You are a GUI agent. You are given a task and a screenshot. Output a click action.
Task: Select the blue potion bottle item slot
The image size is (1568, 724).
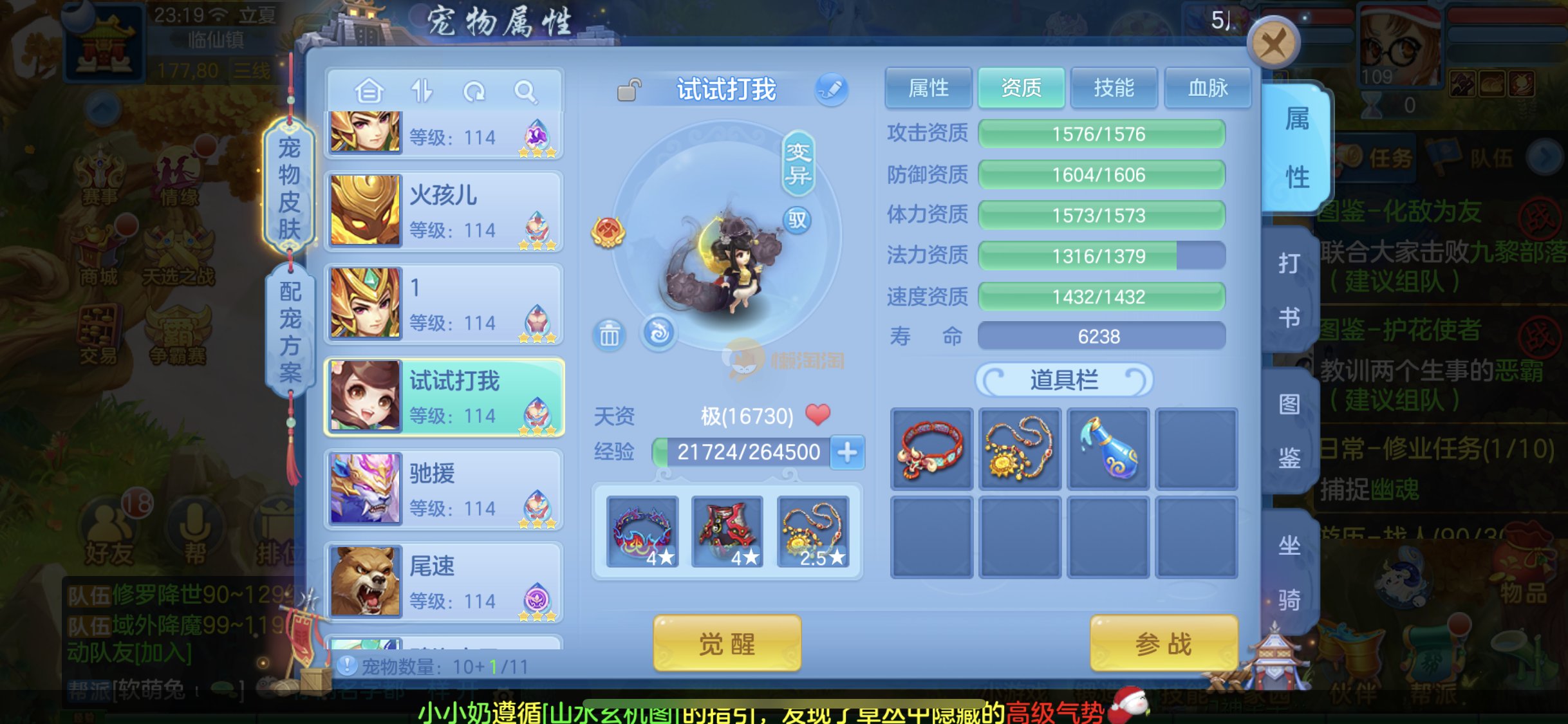[1108, 449]
